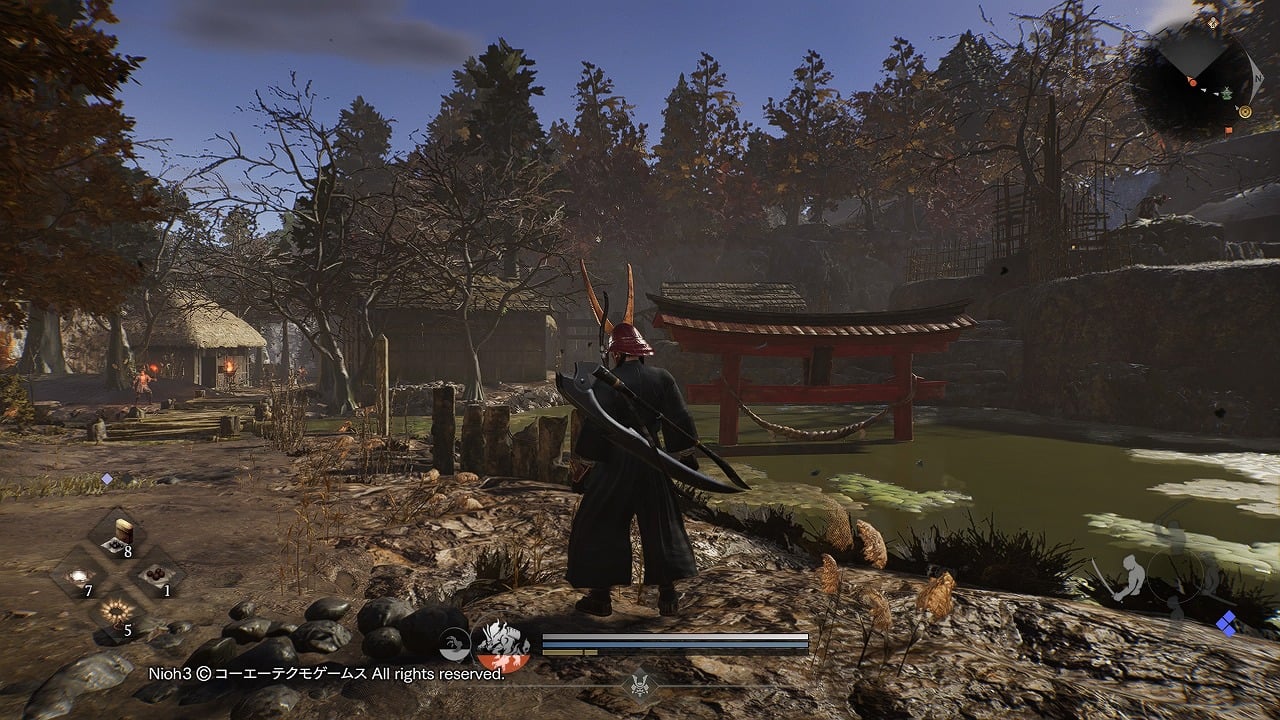Use the glowing ring item with 5
1280x720 pixels.
coord(118,613)
